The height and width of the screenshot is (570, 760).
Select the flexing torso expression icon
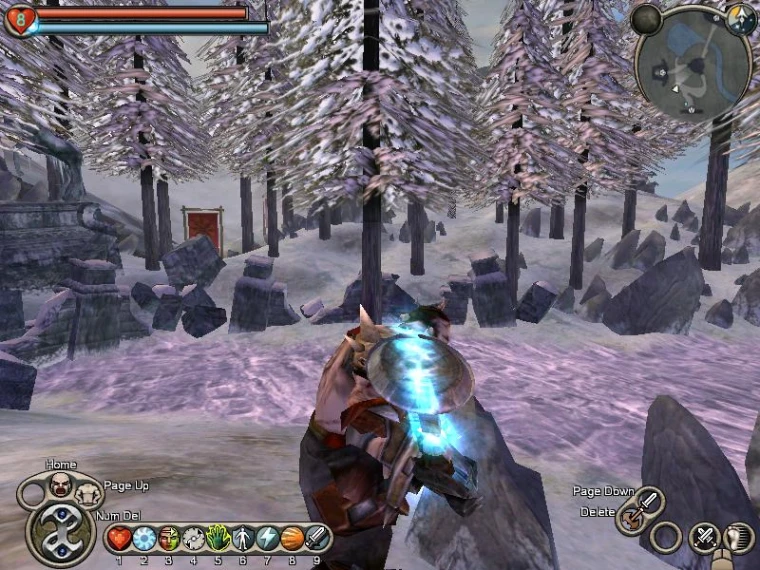(x=88, y=492)
